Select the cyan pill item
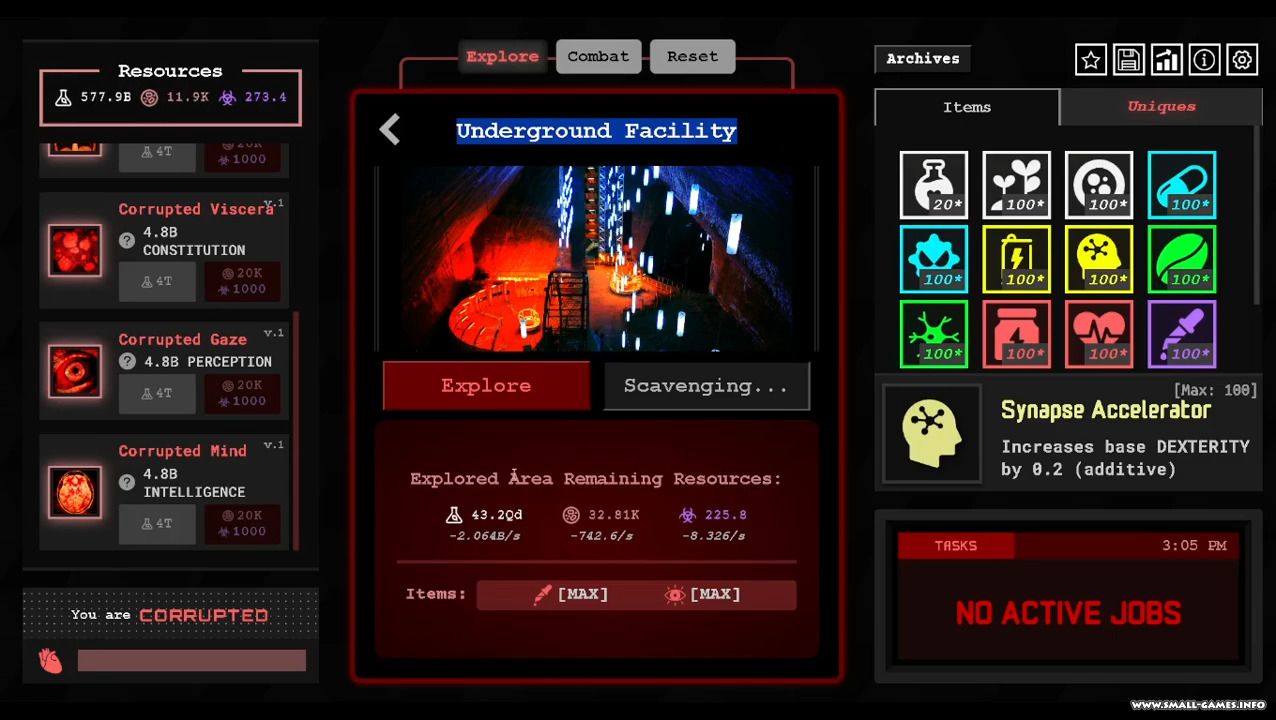The width and height of the screenshot is (1276, 720). pos(1181,185)
